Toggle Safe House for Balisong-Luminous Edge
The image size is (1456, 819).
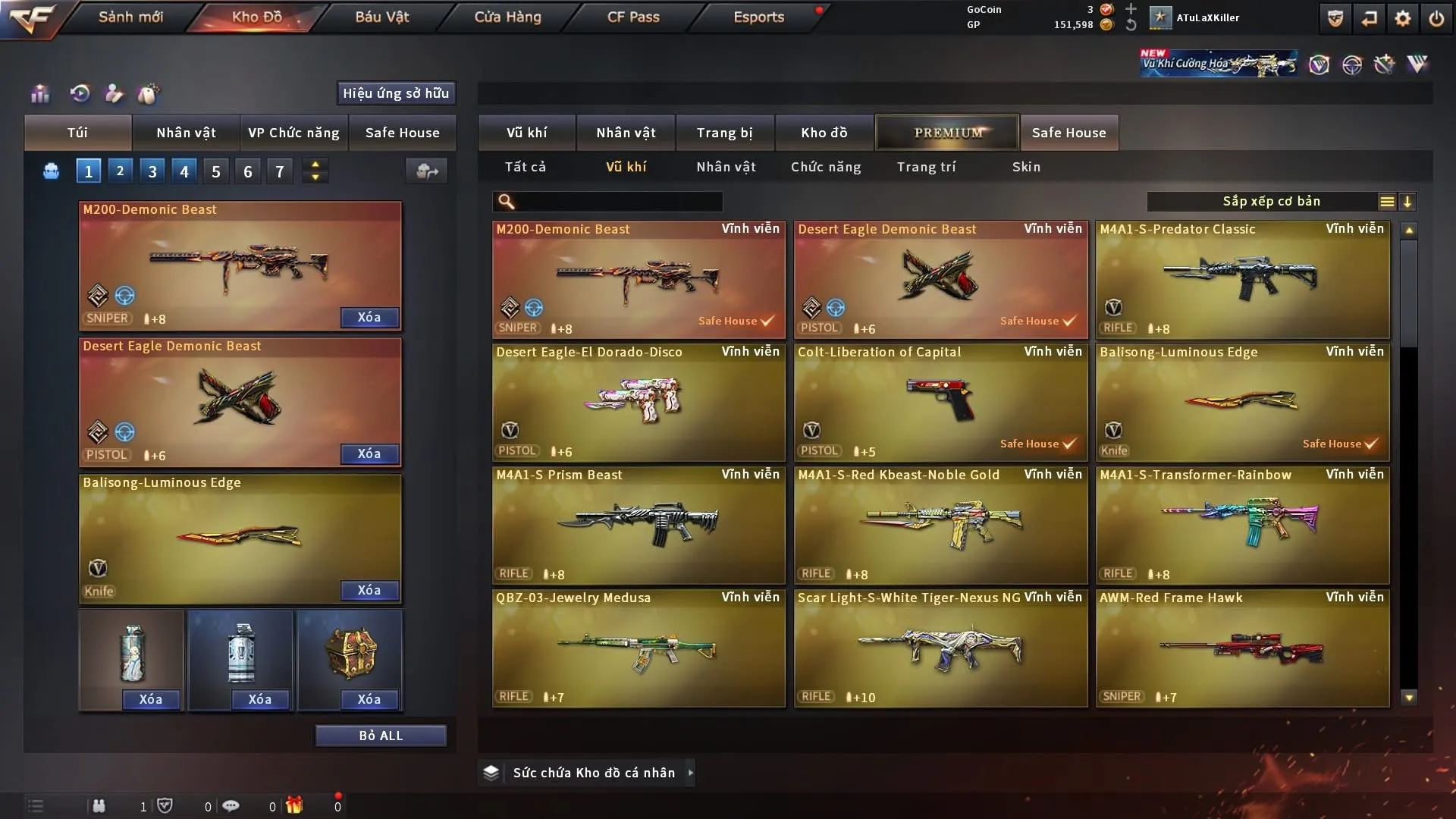[x=1341, y=444]
